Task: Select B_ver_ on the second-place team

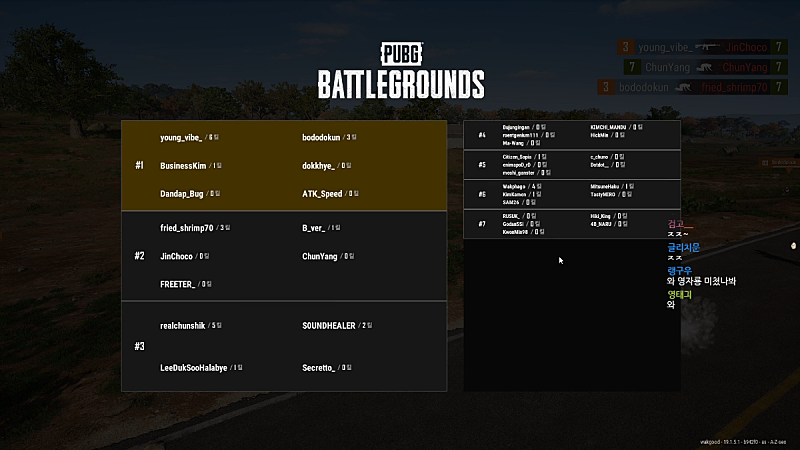Action: [x=315, y=228]
